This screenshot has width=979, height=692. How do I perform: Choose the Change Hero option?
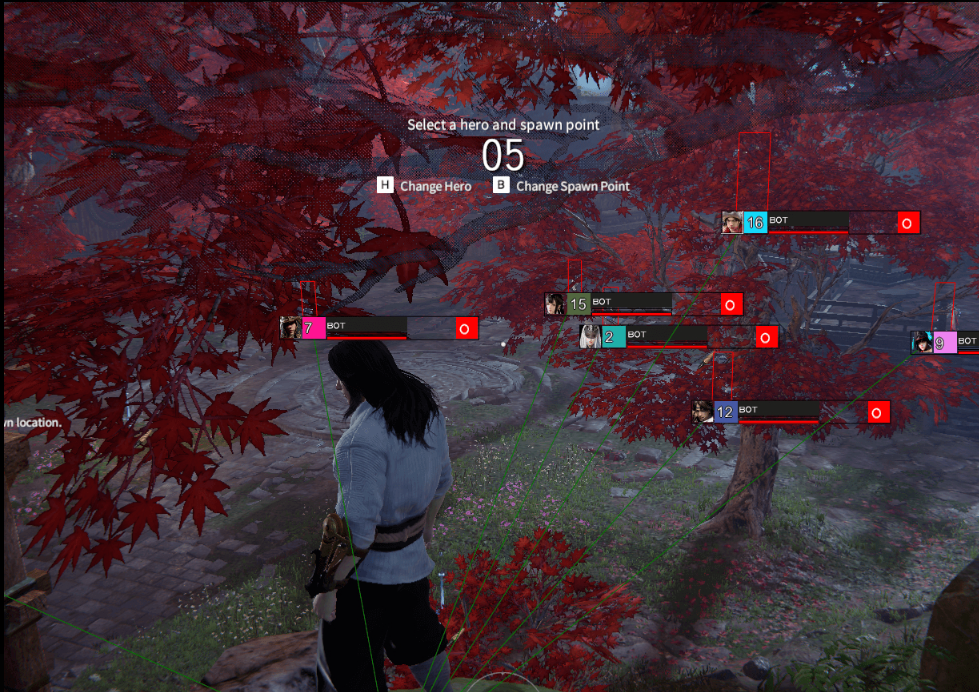point(425,186)
